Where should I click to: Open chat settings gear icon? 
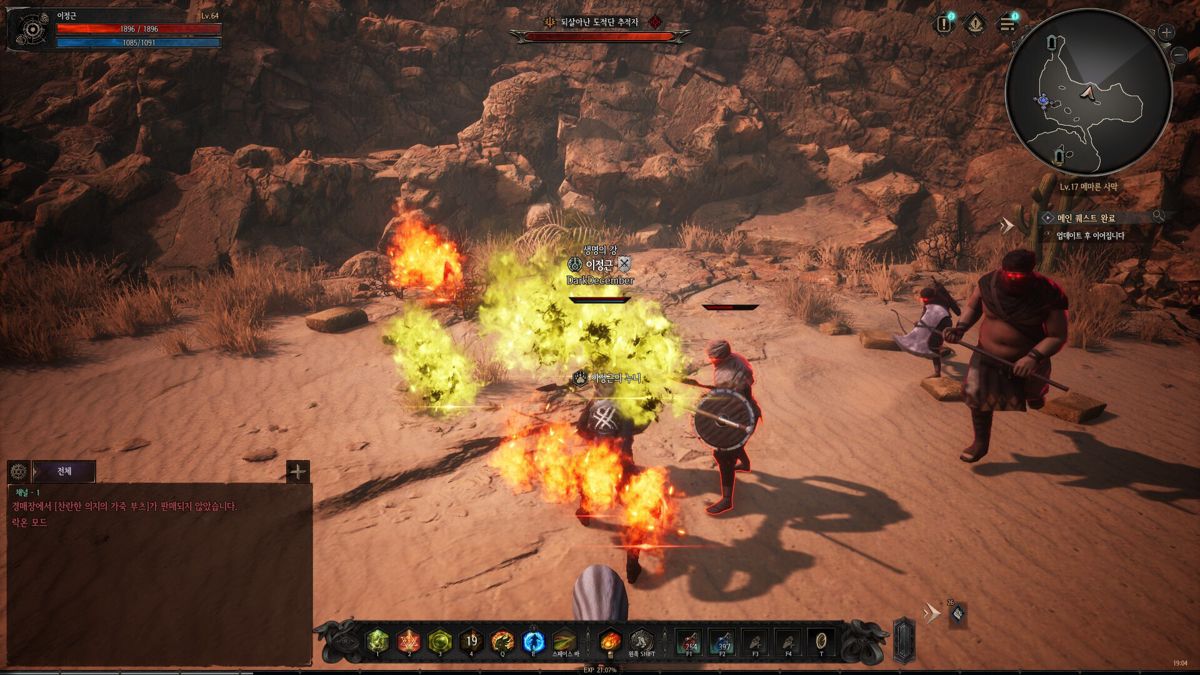coord(18,472)
